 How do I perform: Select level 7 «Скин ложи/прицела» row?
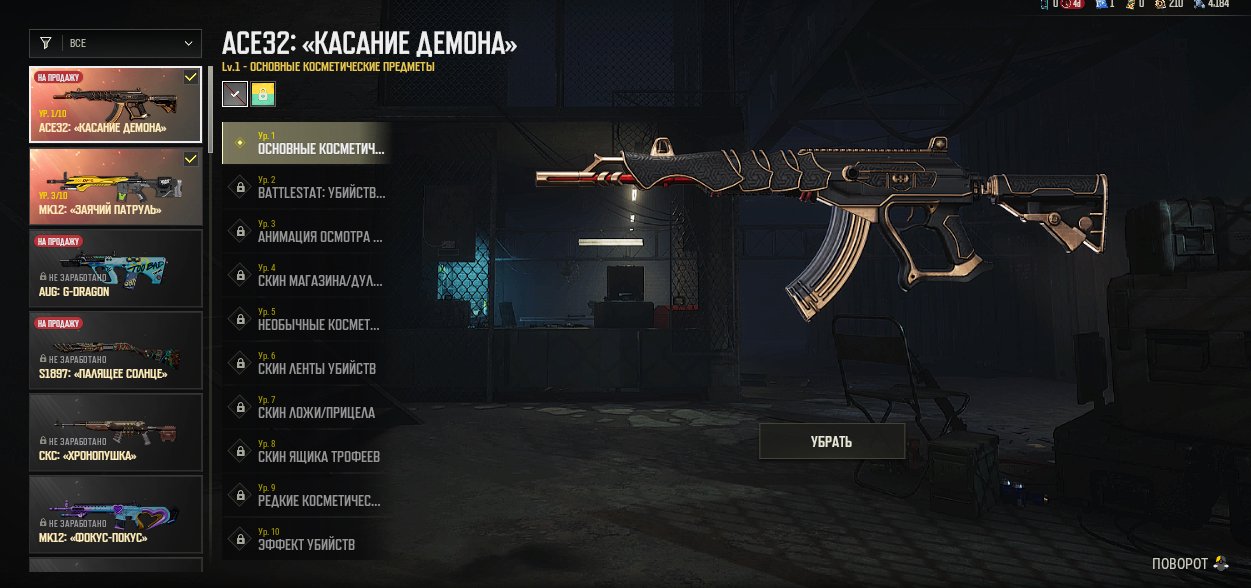306,407
